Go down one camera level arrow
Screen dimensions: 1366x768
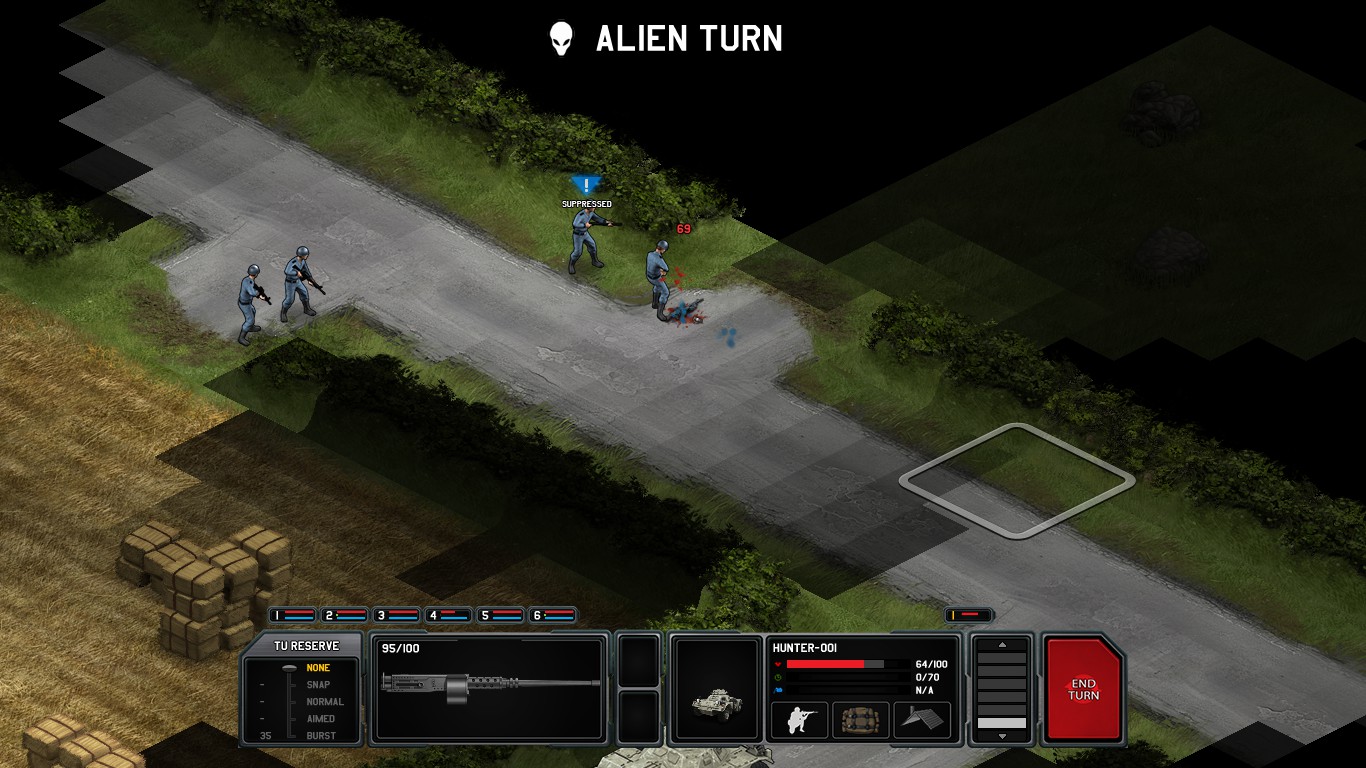click(x=1001, y=736)
